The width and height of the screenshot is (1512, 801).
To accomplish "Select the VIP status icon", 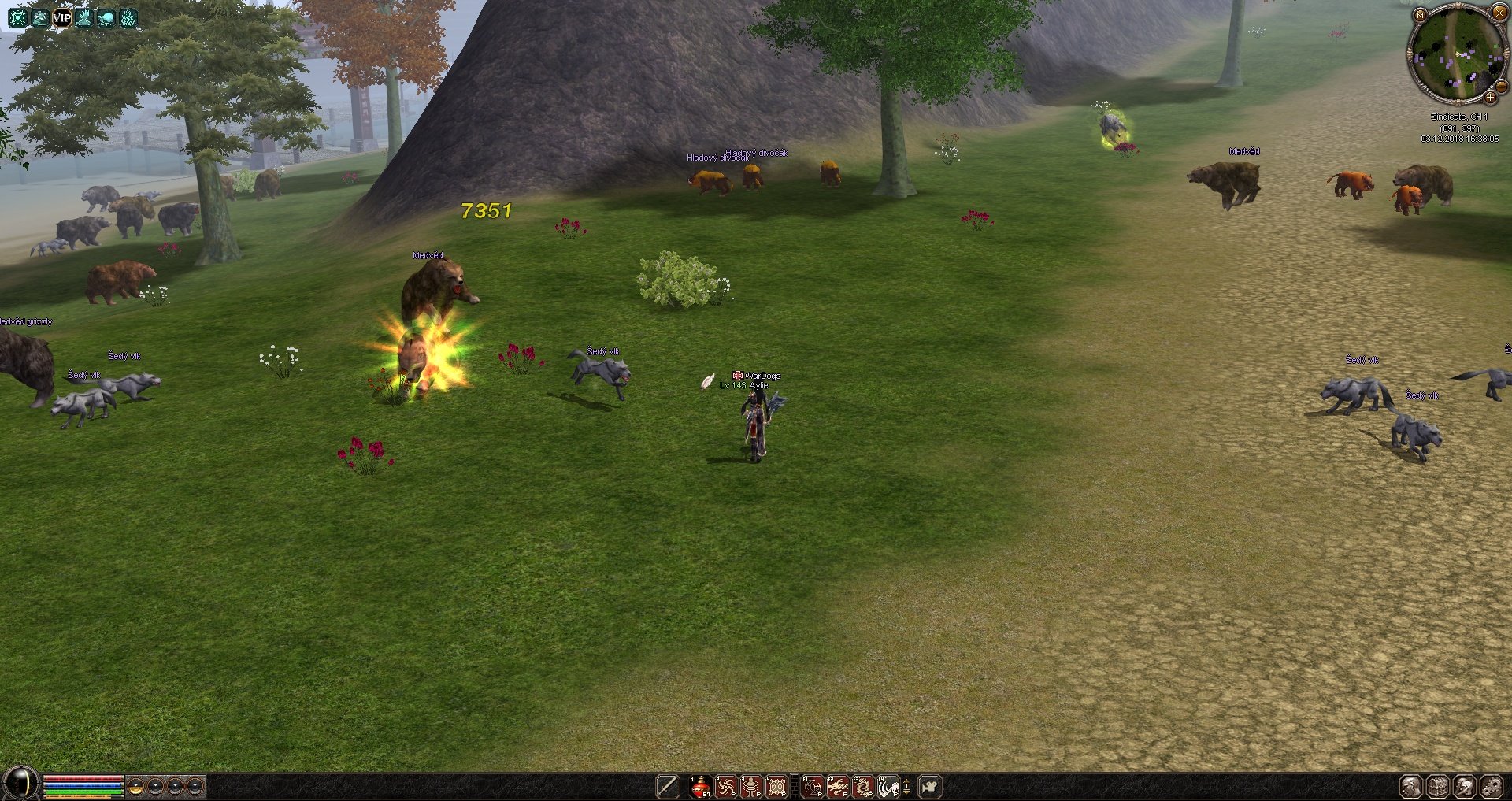I will [62, 17].
